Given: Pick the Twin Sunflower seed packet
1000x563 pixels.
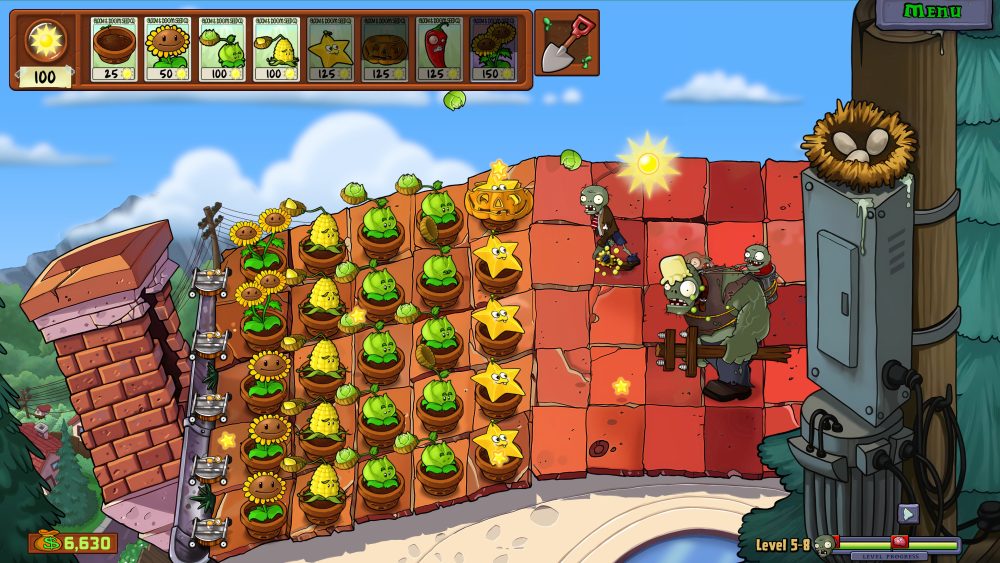Looking at the screenshot, I should [494, 48].
